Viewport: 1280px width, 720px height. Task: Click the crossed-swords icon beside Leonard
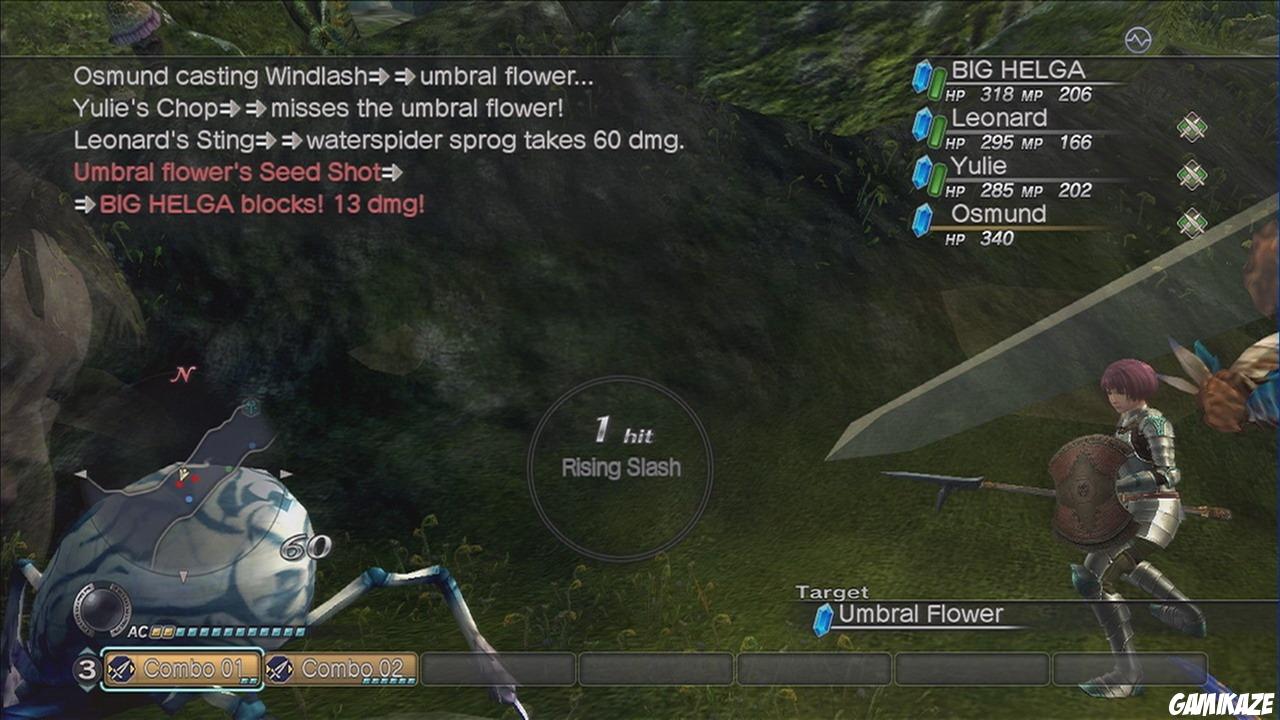tap(1191, 125)
